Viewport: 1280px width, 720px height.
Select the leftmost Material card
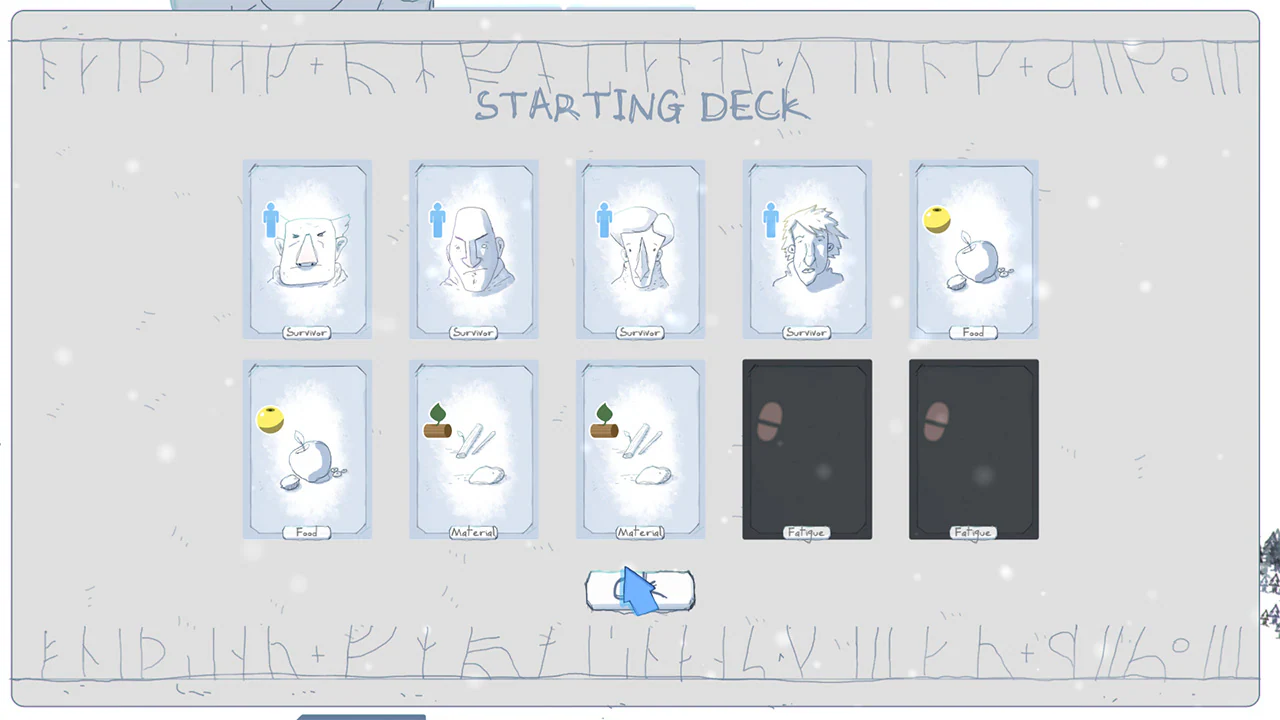(473, 450)
